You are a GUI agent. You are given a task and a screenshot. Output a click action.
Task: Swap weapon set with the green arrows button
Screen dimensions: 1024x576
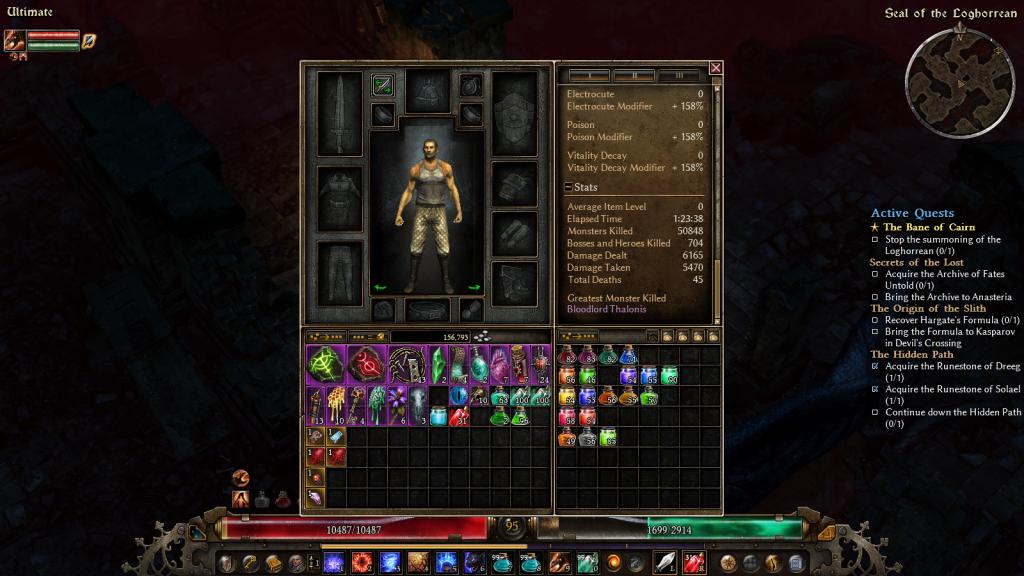[382, 86]
